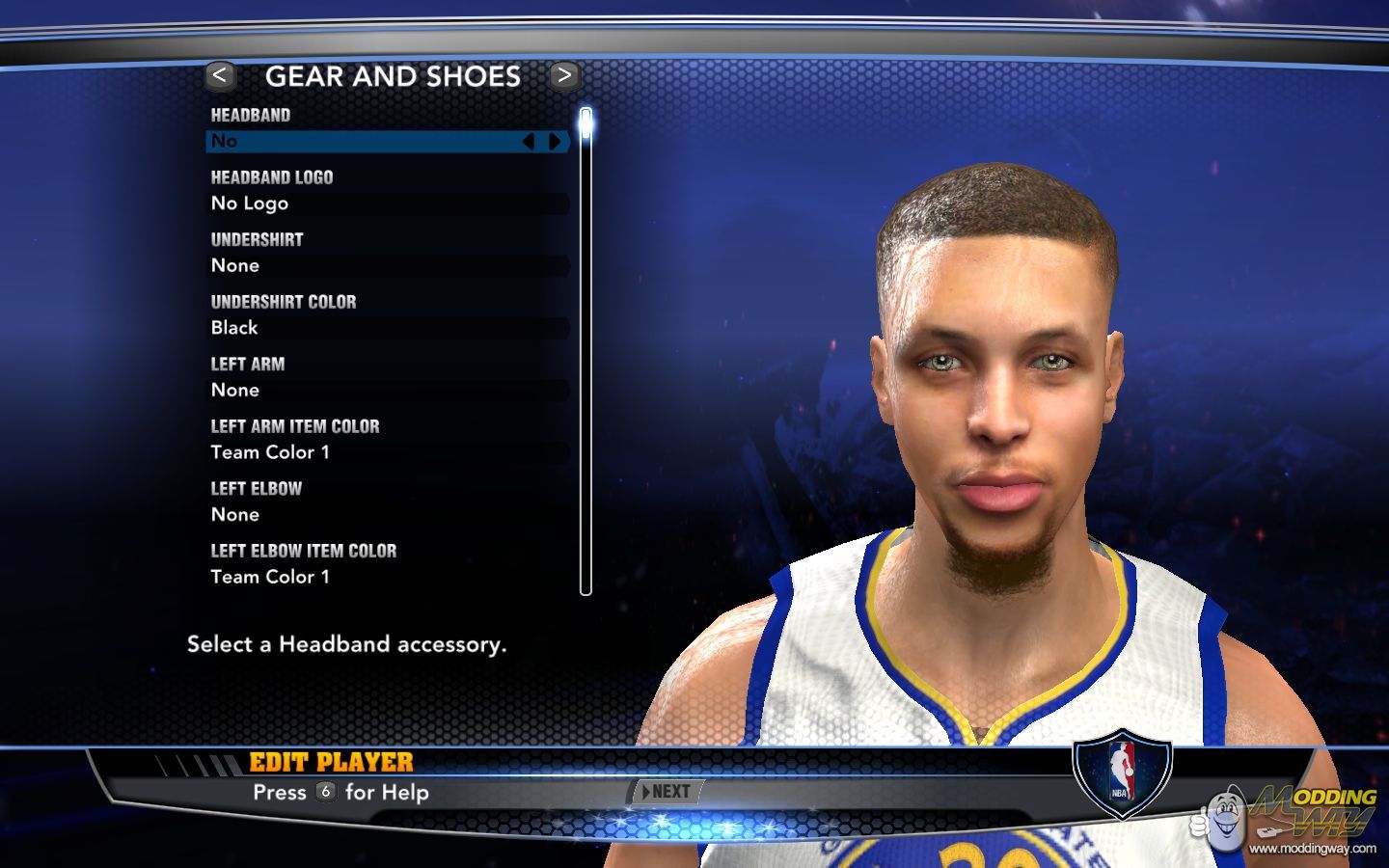The image size is (1389, 868).
Task: Select Left Elbow Item Color row
Action: pos(388,577)
